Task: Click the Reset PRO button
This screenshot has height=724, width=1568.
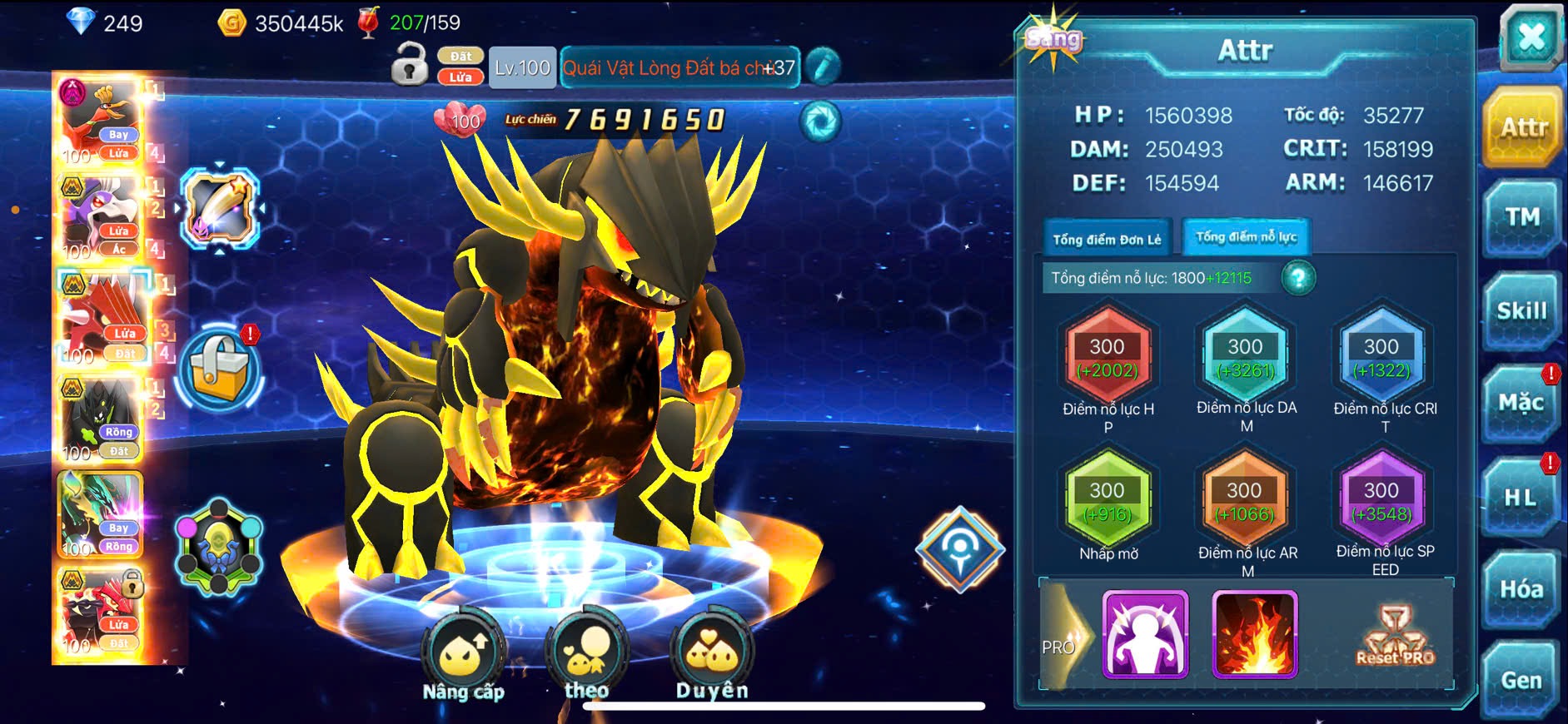Action: [x=1396, y=637]
